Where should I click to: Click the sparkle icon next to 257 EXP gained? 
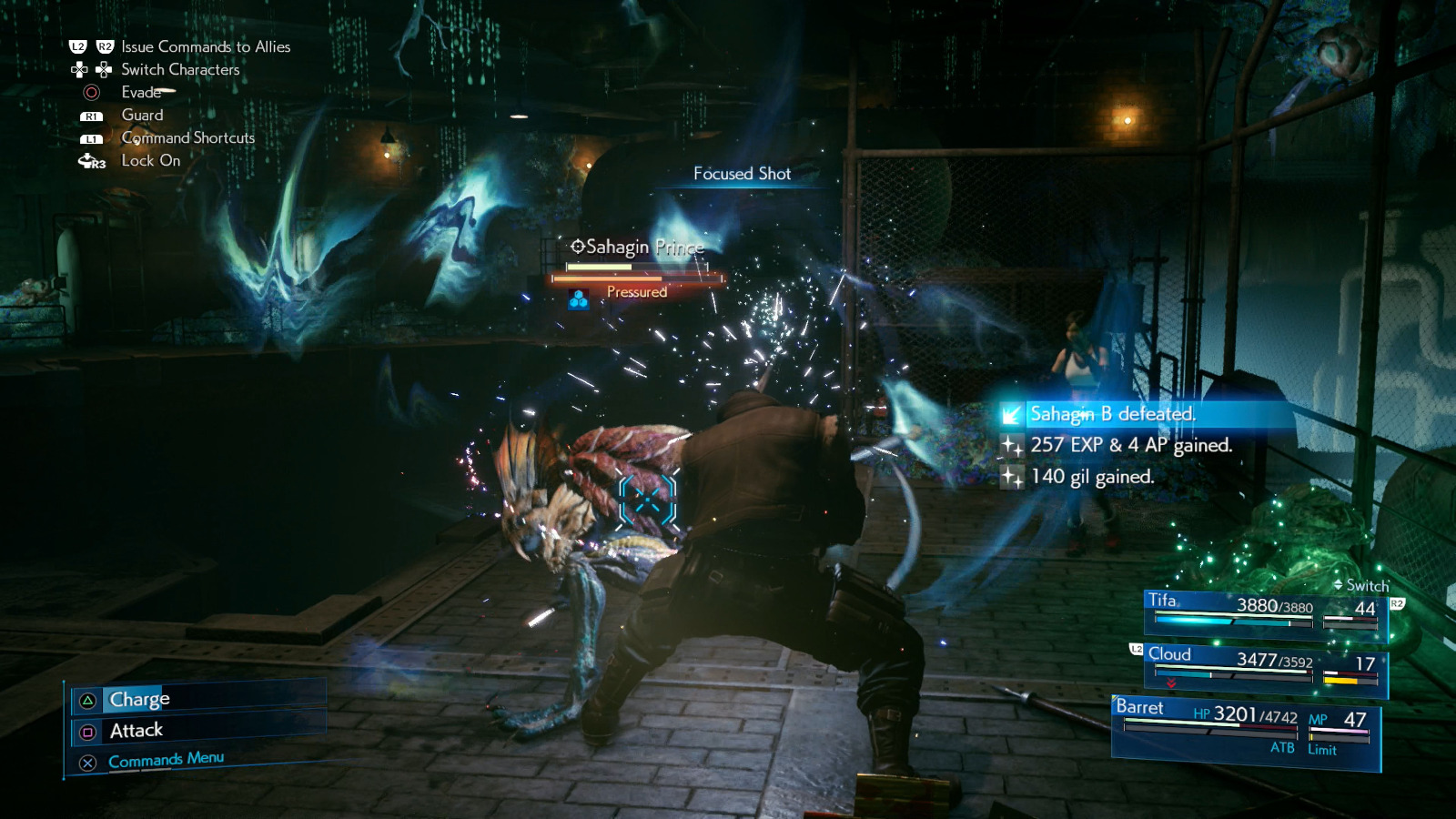[1012, 445]
